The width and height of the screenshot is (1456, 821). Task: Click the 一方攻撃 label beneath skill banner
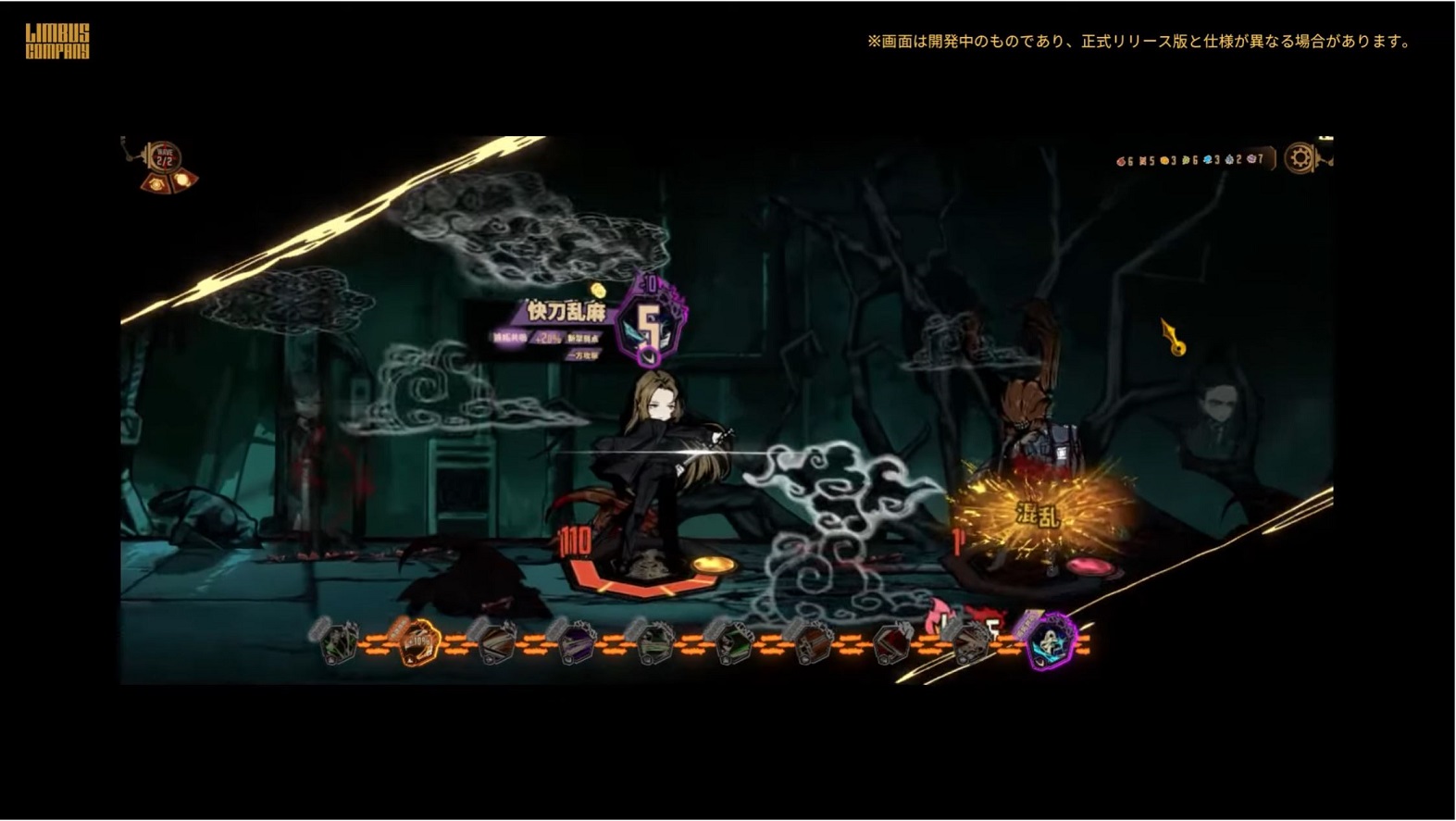click(x=584, y=356)
